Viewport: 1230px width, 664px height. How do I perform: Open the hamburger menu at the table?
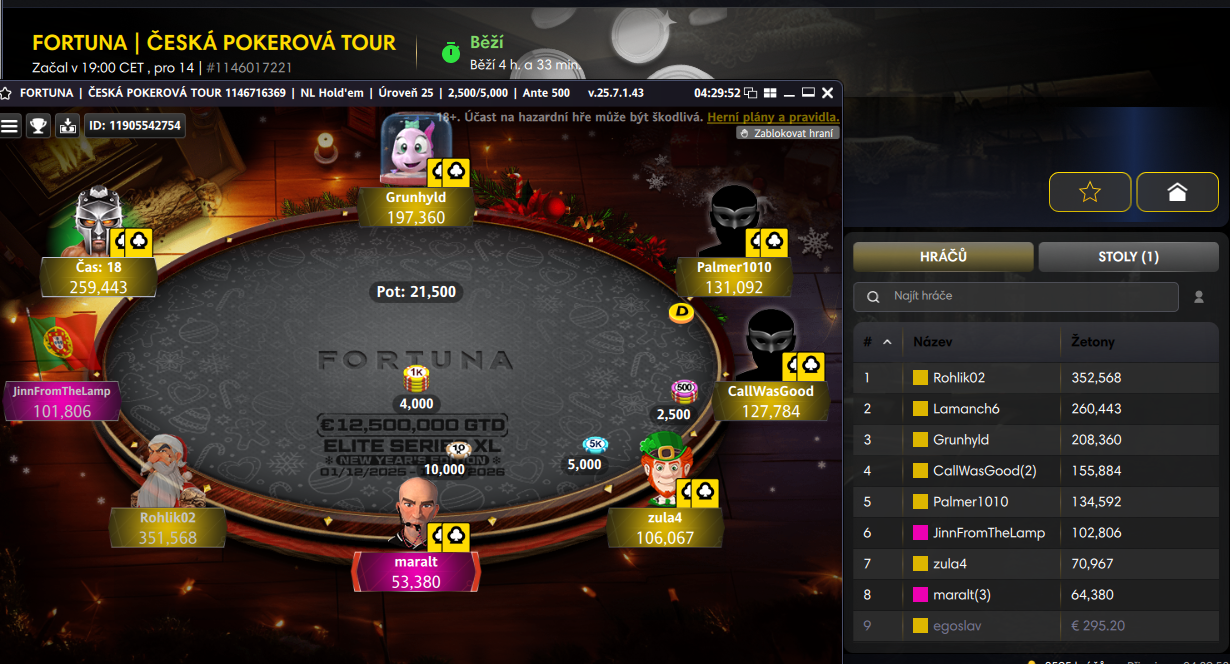[10, 125]
